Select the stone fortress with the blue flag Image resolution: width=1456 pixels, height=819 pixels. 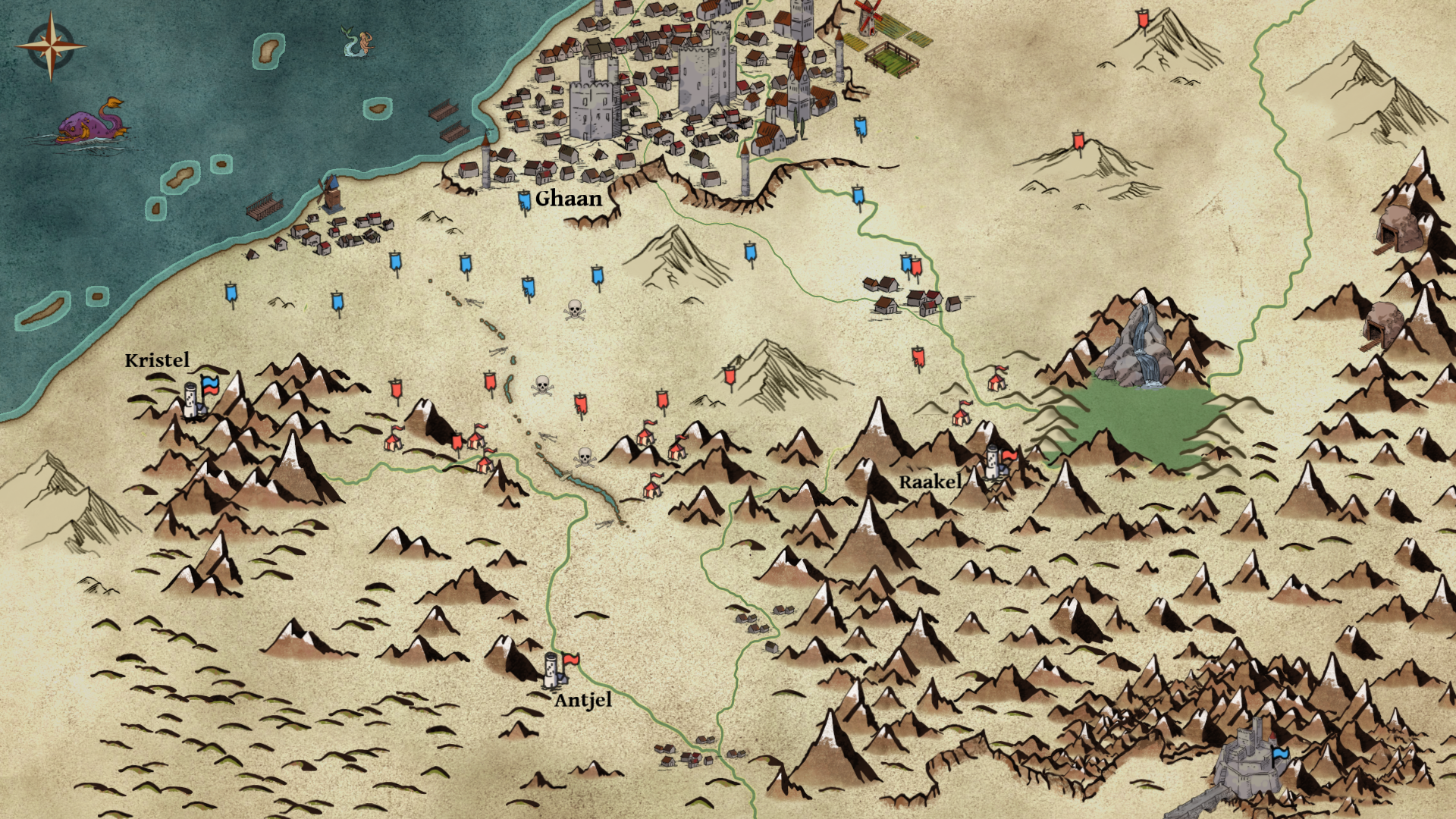pos(1244,758)
